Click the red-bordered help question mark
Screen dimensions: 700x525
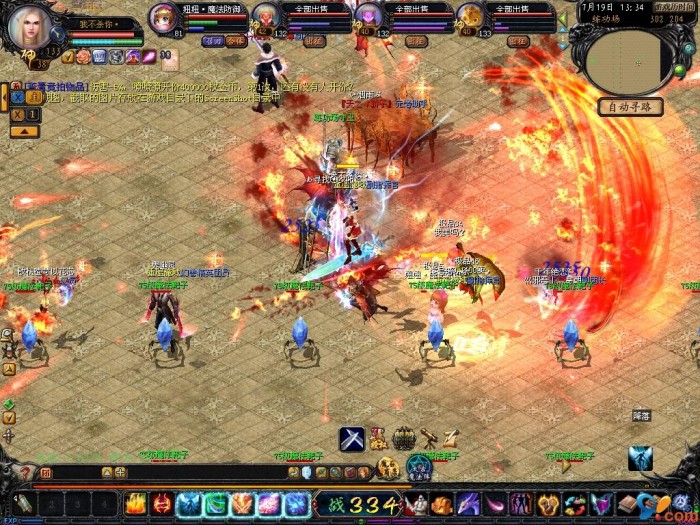[27, 472]
